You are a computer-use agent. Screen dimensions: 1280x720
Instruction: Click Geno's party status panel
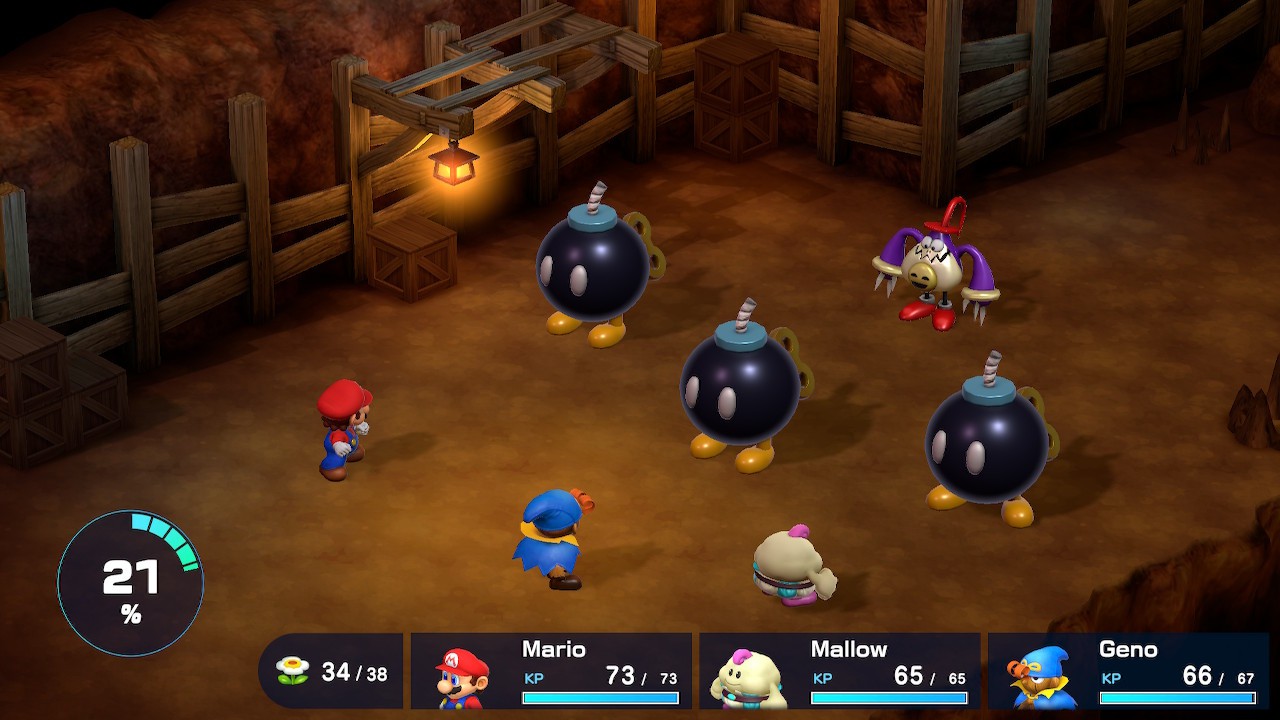[1128, 671]
